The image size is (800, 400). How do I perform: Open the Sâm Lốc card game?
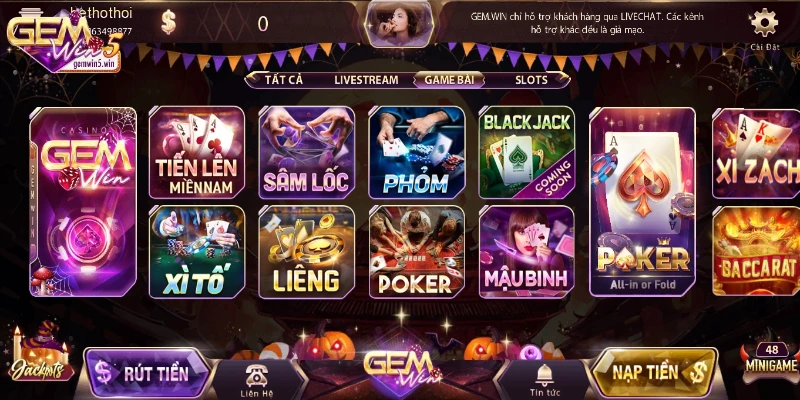pos(306,152)
